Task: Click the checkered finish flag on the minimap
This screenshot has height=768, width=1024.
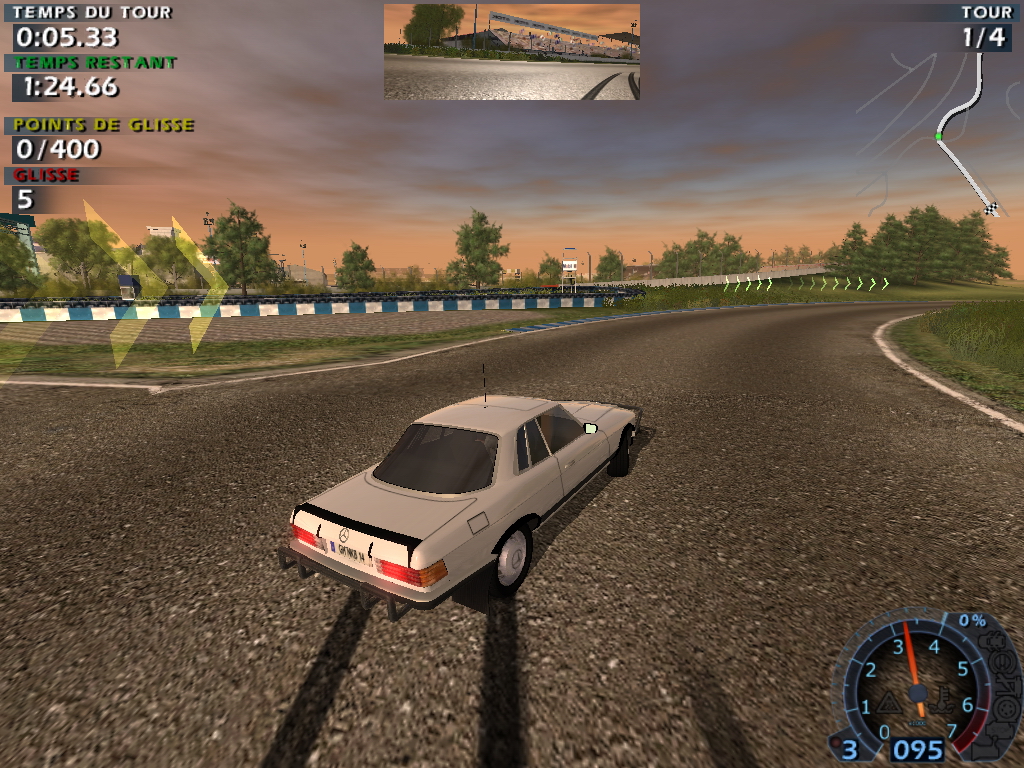Action: [991, 208]
